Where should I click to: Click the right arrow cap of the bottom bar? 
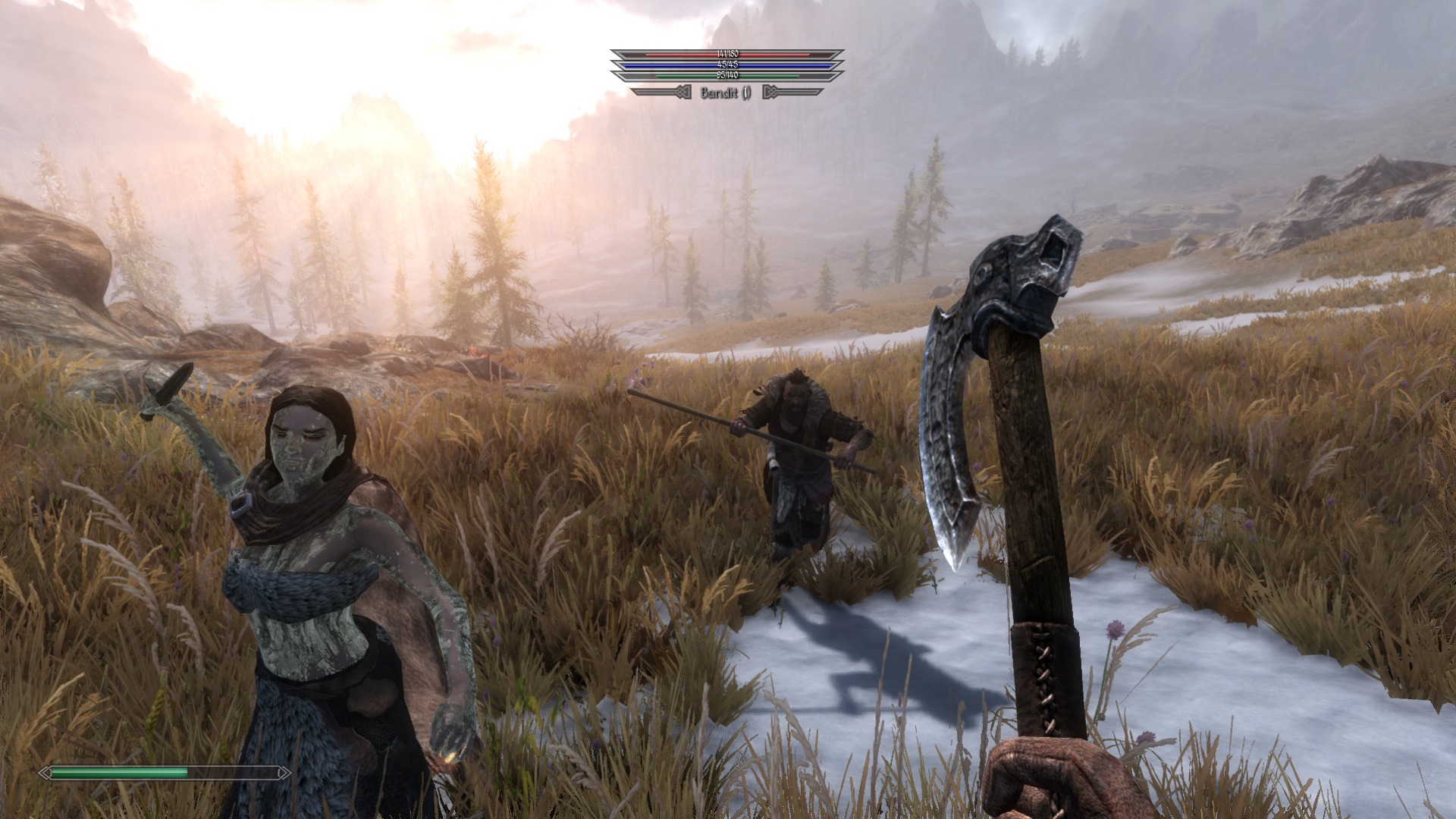(x=285, y=772)
